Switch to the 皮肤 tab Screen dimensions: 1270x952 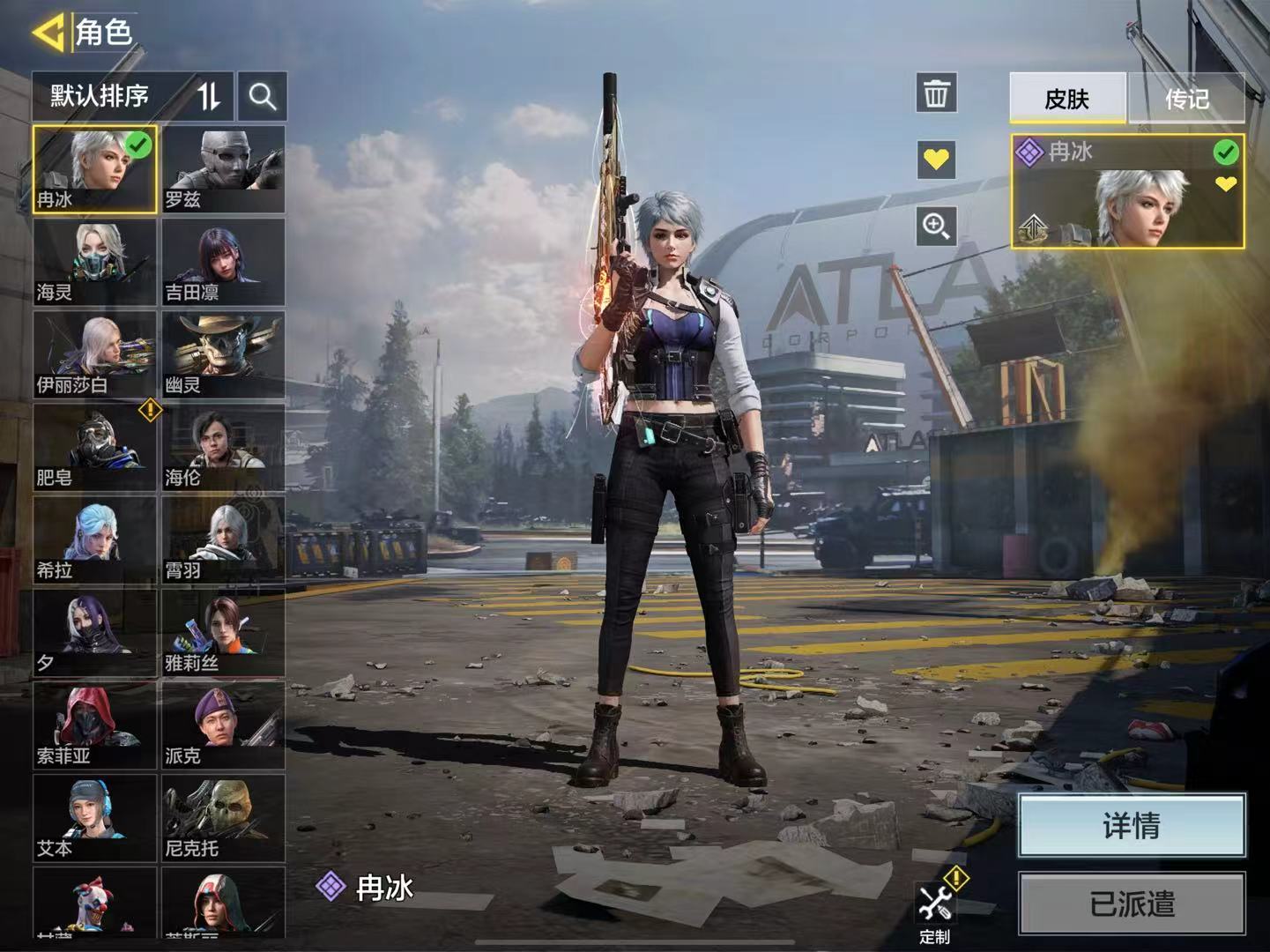pyautogui.click(x=1067, y=98)
